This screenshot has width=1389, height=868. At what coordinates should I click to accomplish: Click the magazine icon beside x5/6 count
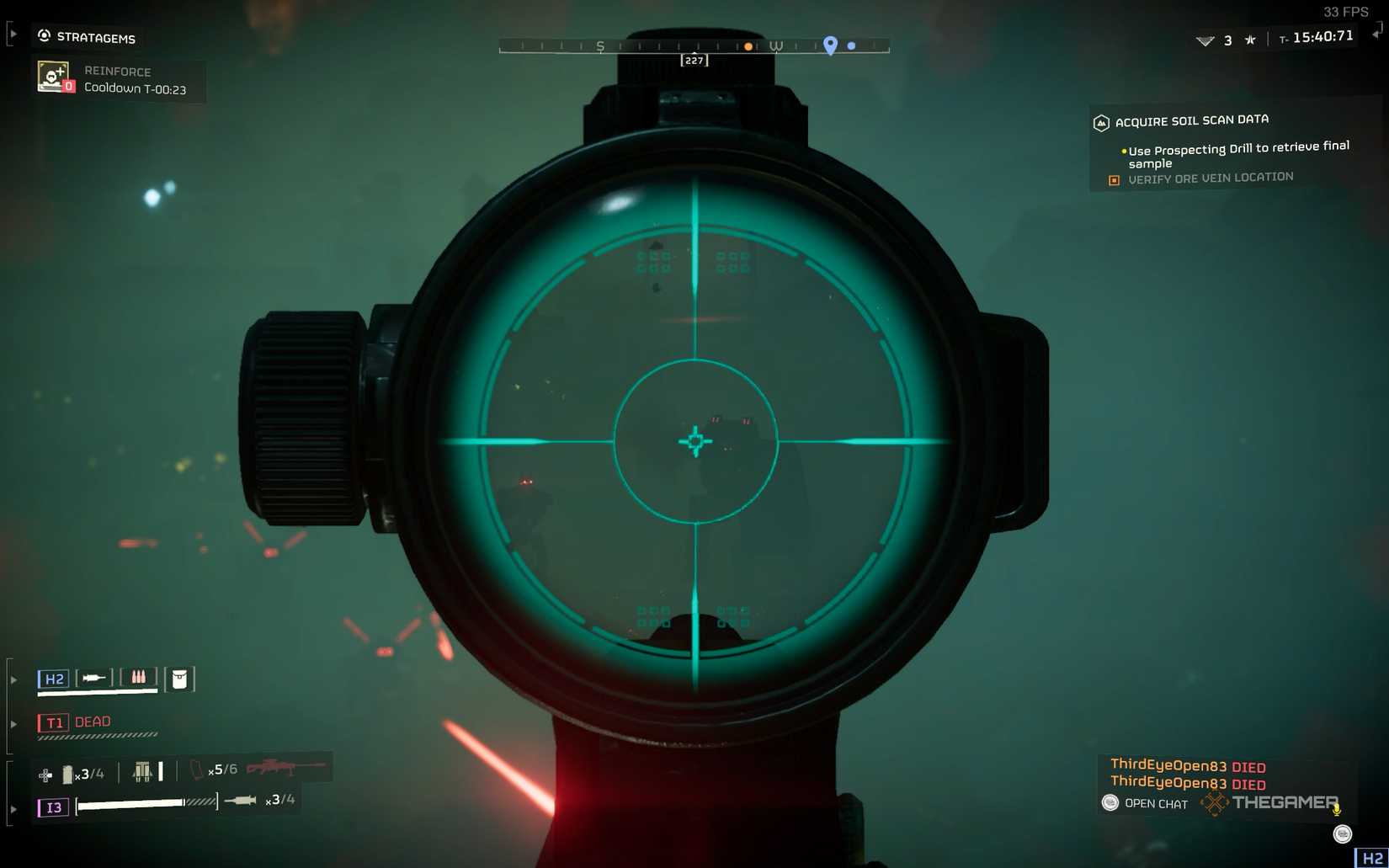tap(197, 770)
